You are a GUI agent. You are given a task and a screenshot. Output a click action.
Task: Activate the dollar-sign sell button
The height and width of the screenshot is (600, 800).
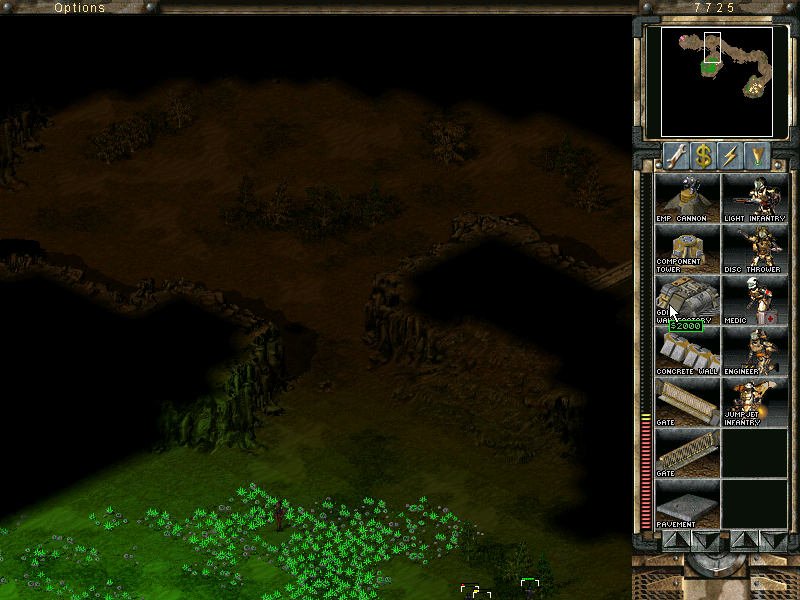pos(704,155)
